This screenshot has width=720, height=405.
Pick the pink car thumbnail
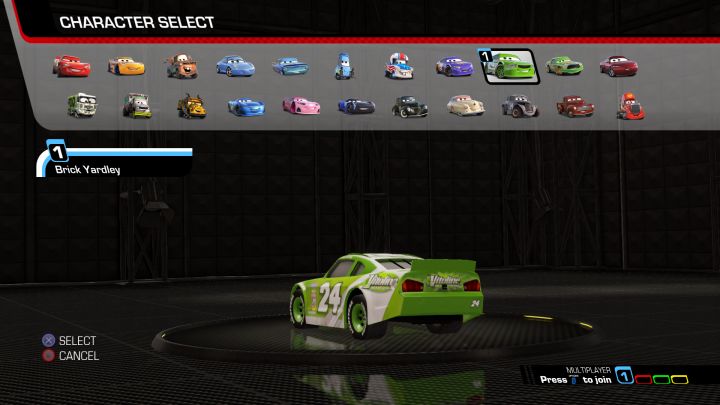(300, 105)
